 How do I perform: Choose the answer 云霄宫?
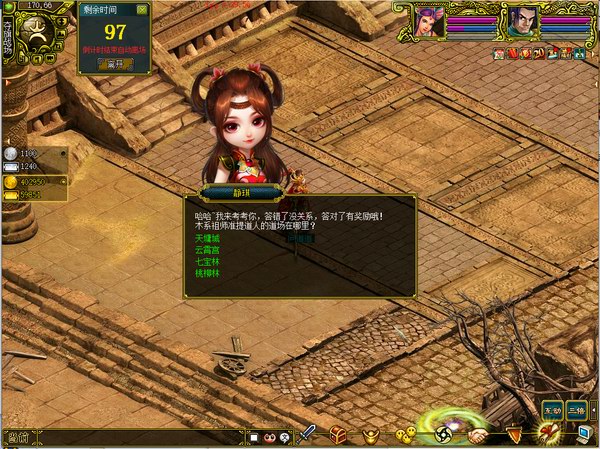tap(205, 250)
